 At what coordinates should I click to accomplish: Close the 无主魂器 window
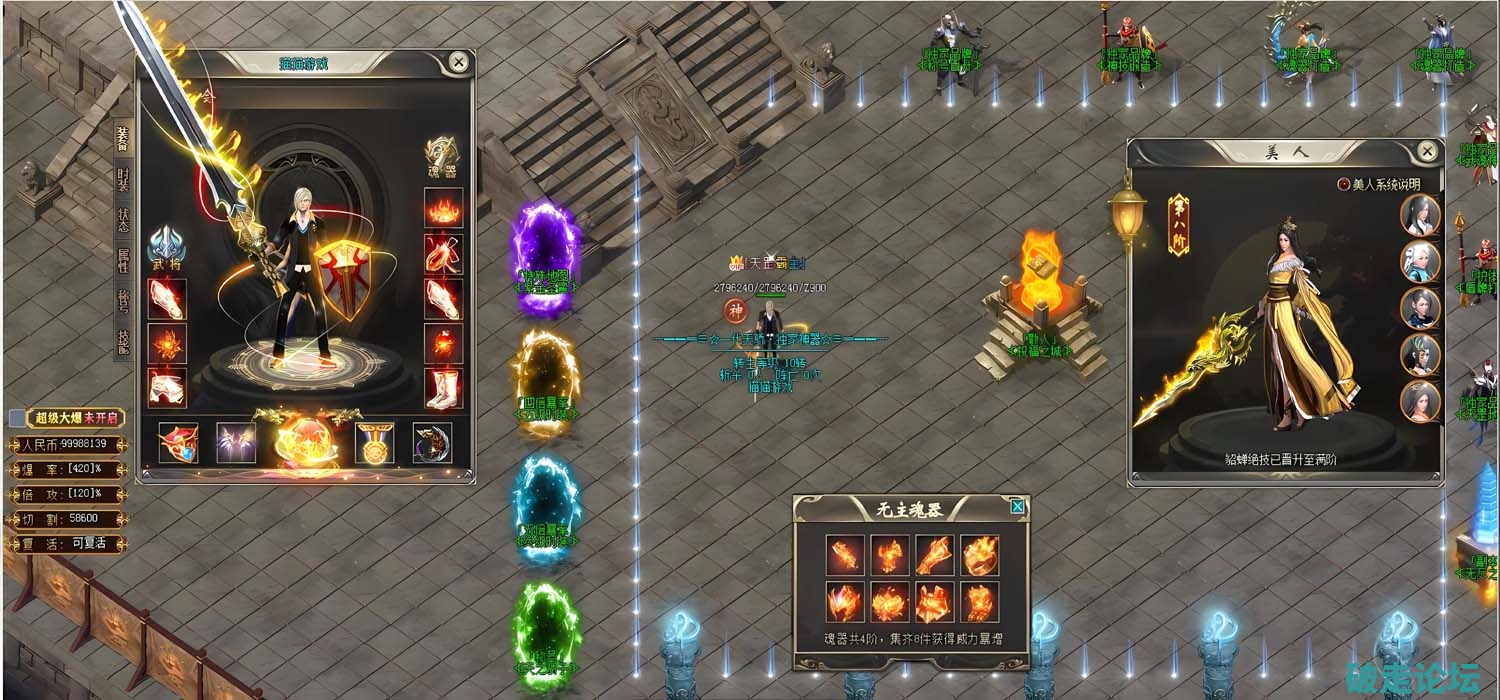(1017, 507)
